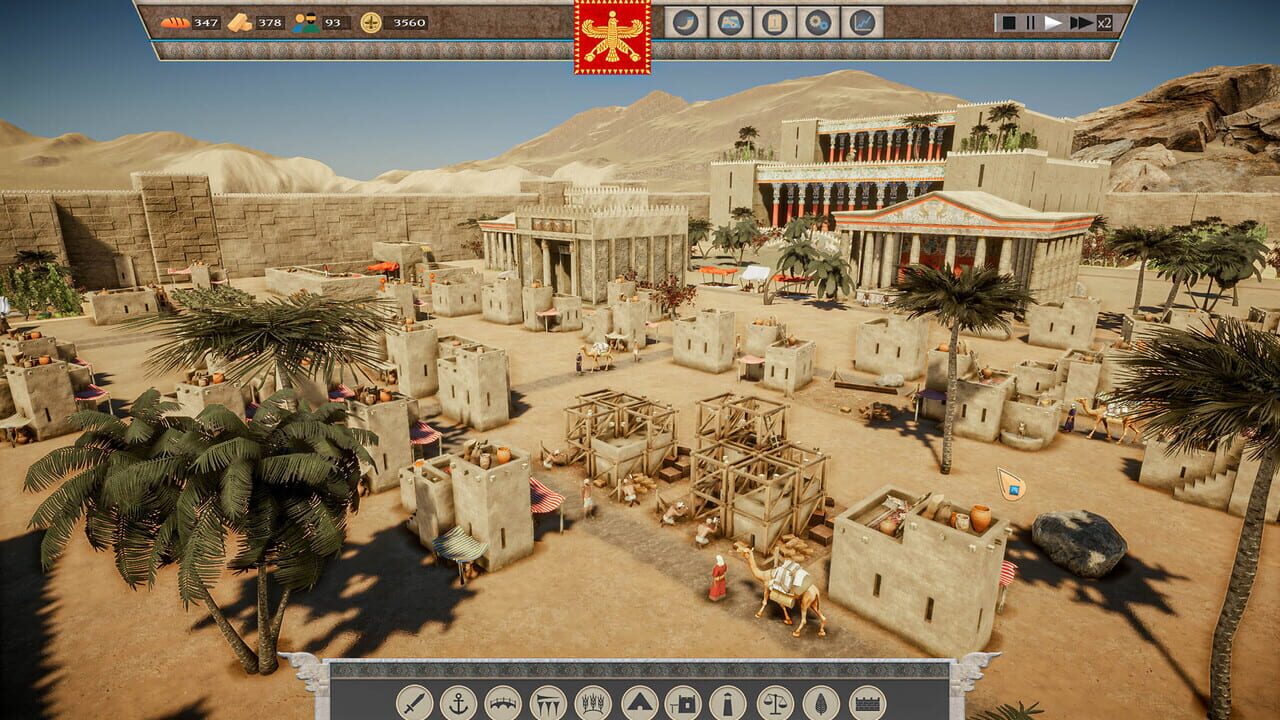Select the bridge construction tool
This screenshot has height=720, width=1280.
pos(504,703)
